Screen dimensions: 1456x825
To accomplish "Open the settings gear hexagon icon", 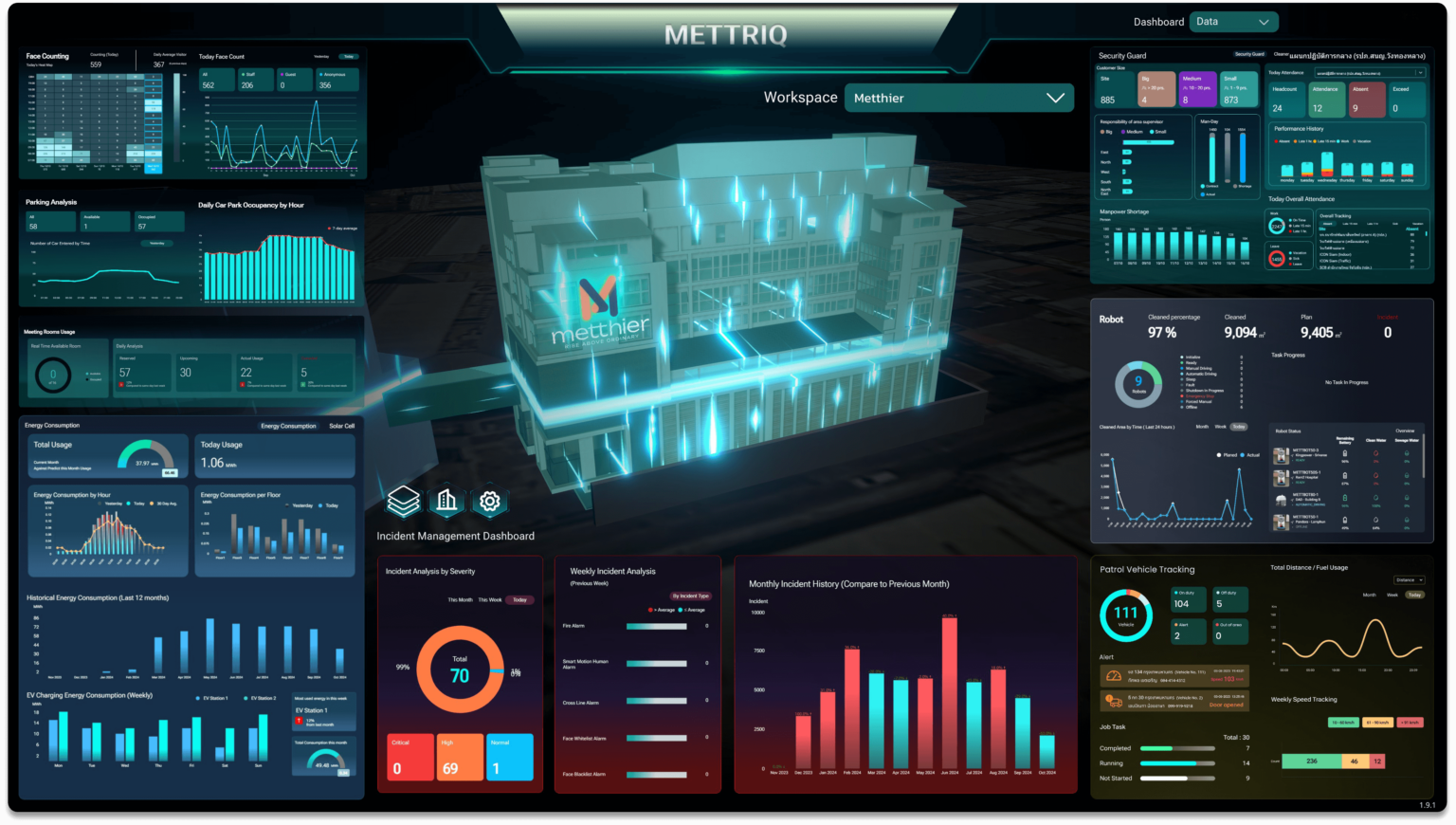I will click(x=490, y=503).
